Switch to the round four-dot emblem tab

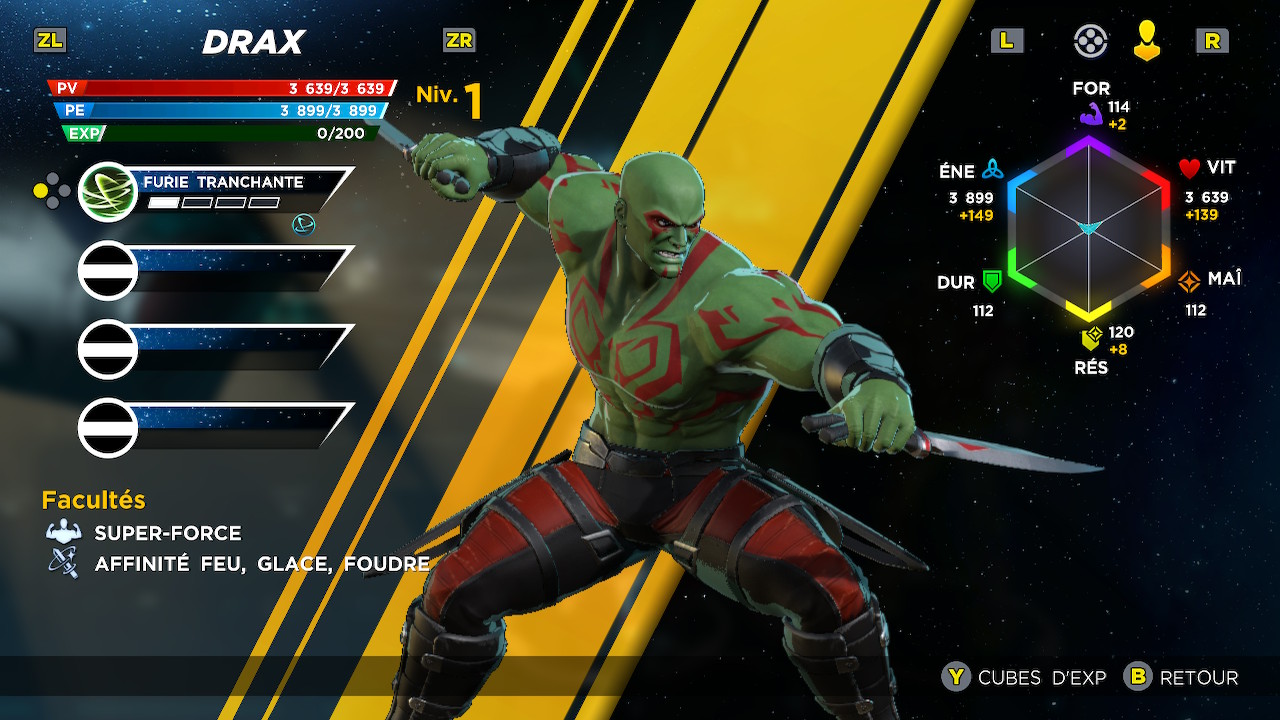(1090, 41)
